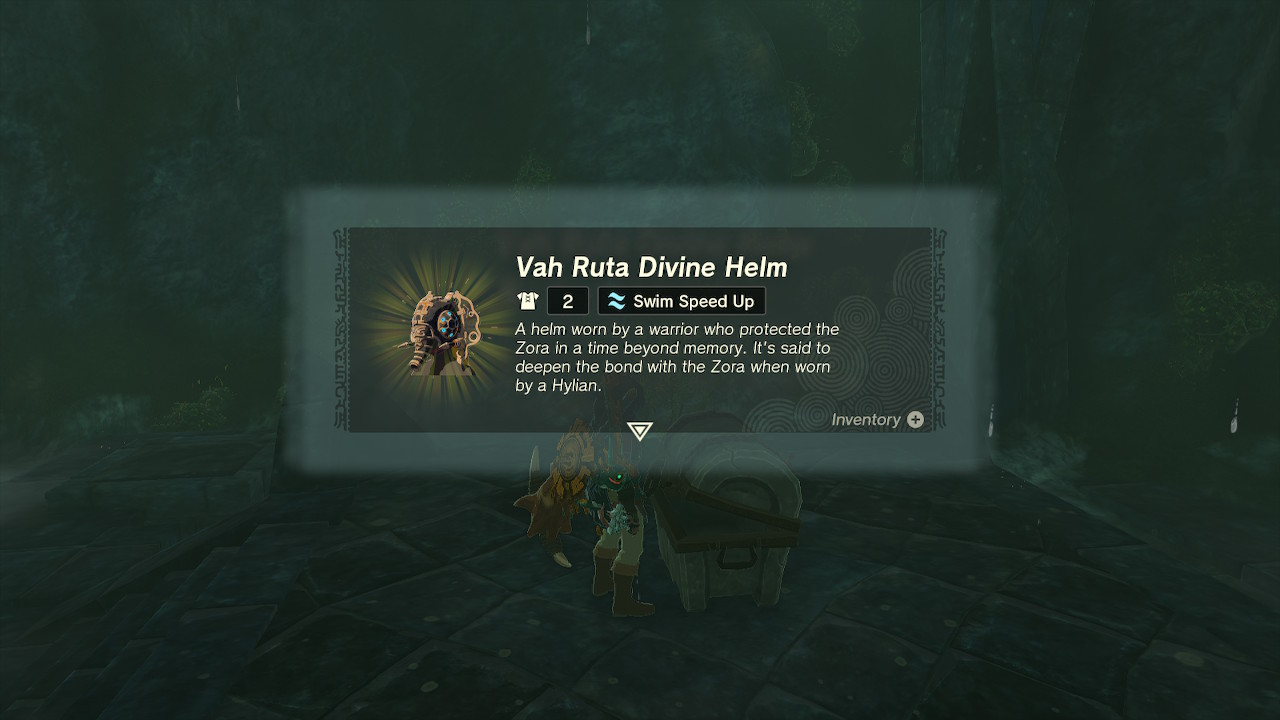
Task: Click the plus icon next to Inventory
Action: (x=914, y=420)
